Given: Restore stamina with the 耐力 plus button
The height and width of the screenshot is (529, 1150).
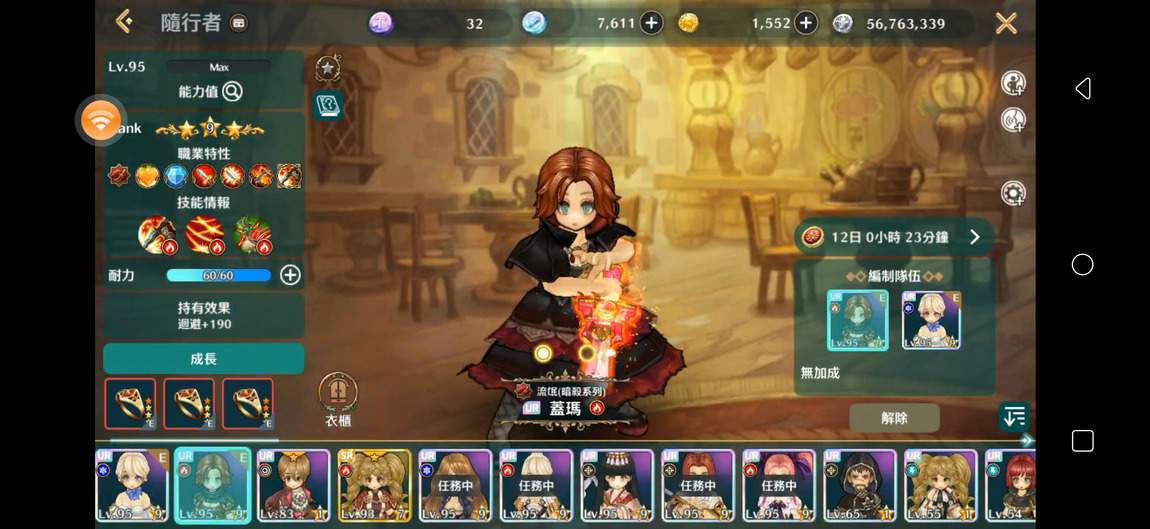Looking at the screenshot, I should coord(290,275).
